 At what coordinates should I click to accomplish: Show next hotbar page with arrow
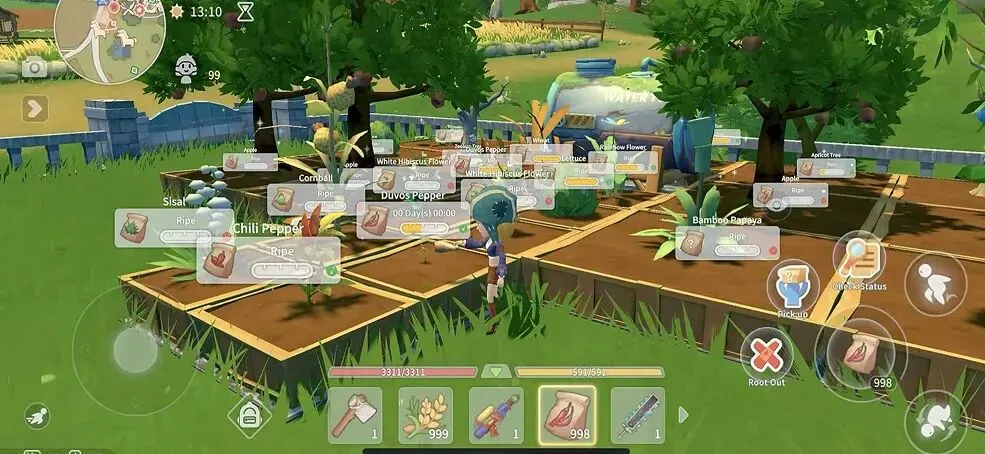pyautogui.click(x=684, y=414)
